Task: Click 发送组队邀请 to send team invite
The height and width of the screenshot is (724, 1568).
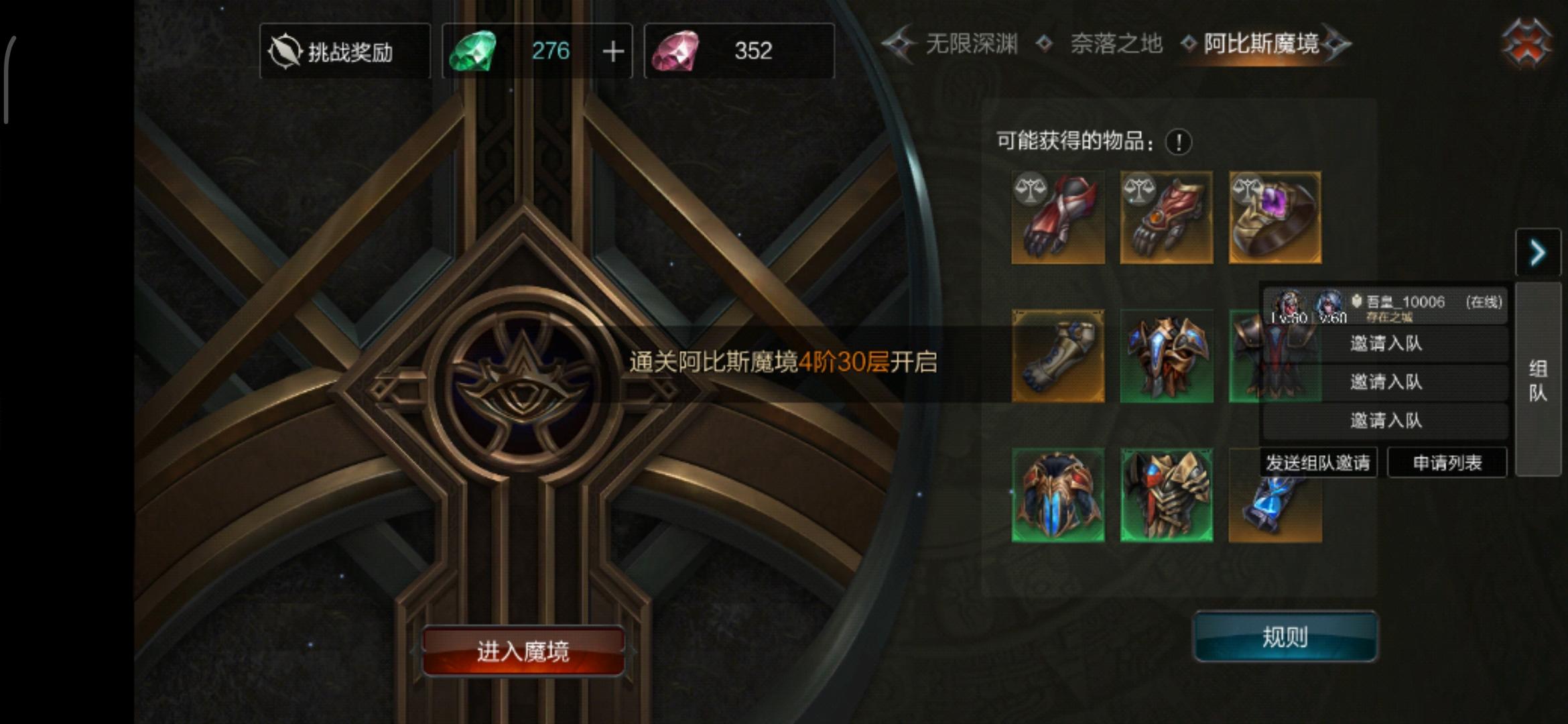Action: coord(1318,462)
